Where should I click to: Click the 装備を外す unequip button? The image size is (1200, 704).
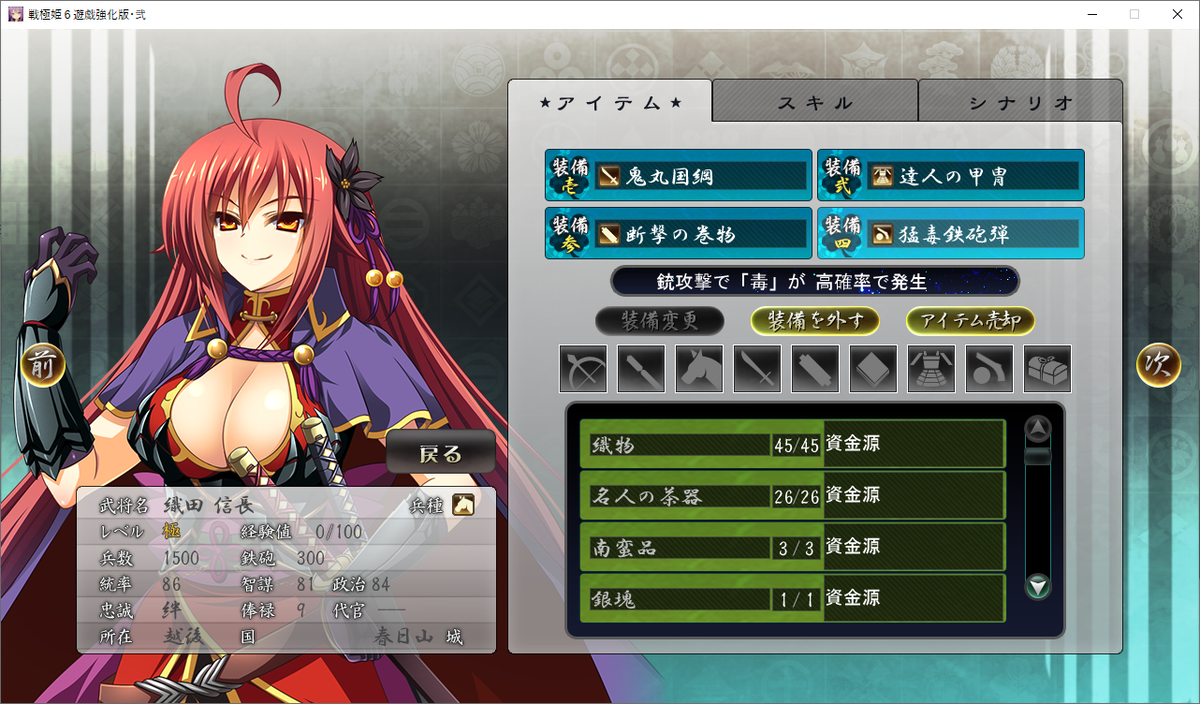(815, 321)
